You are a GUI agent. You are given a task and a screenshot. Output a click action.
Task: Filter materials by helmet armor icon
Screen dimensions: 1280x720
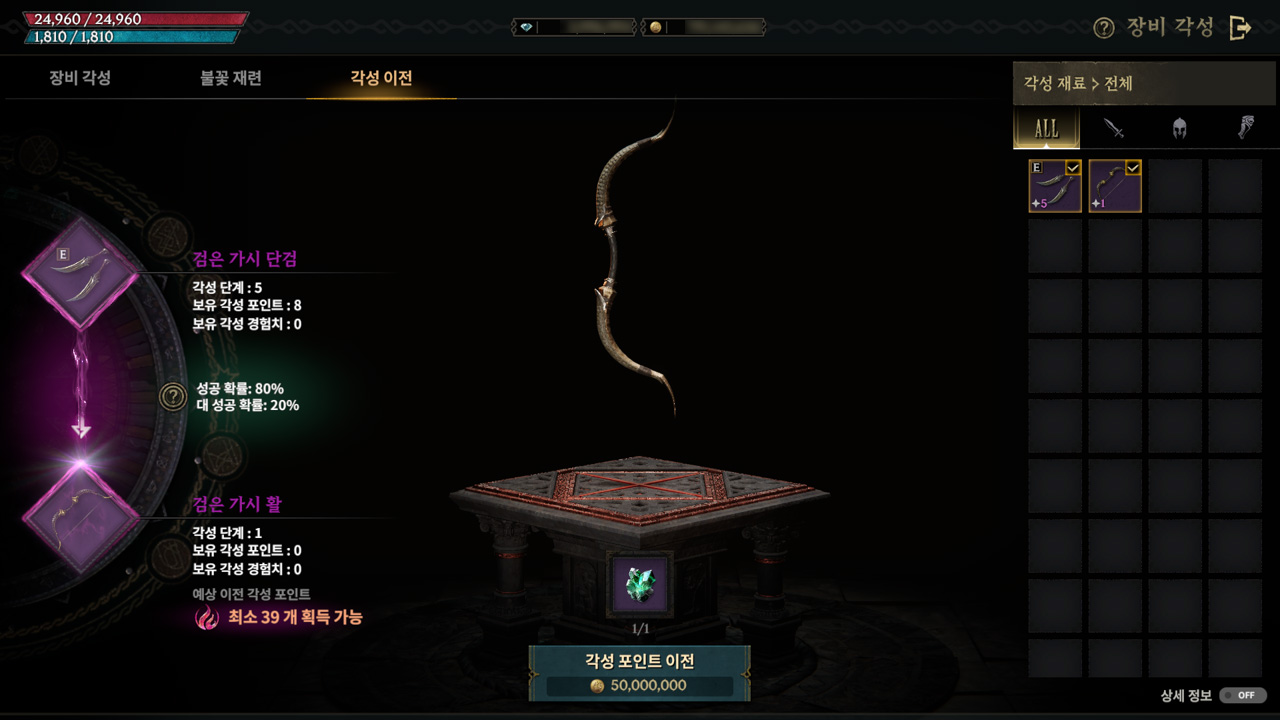[x=1180, y=128]
